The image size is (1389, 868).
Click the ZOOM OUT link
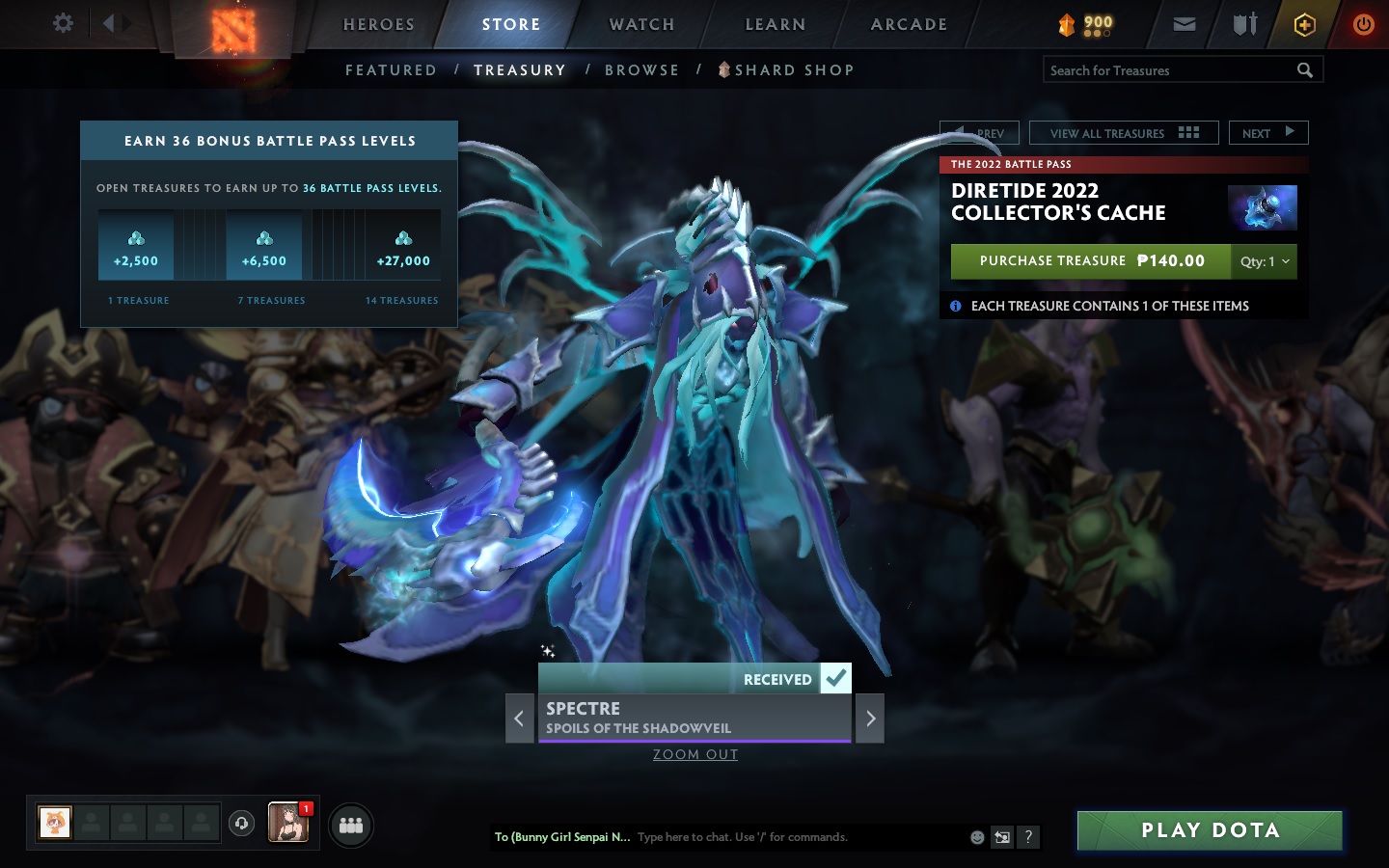[694, 754]
